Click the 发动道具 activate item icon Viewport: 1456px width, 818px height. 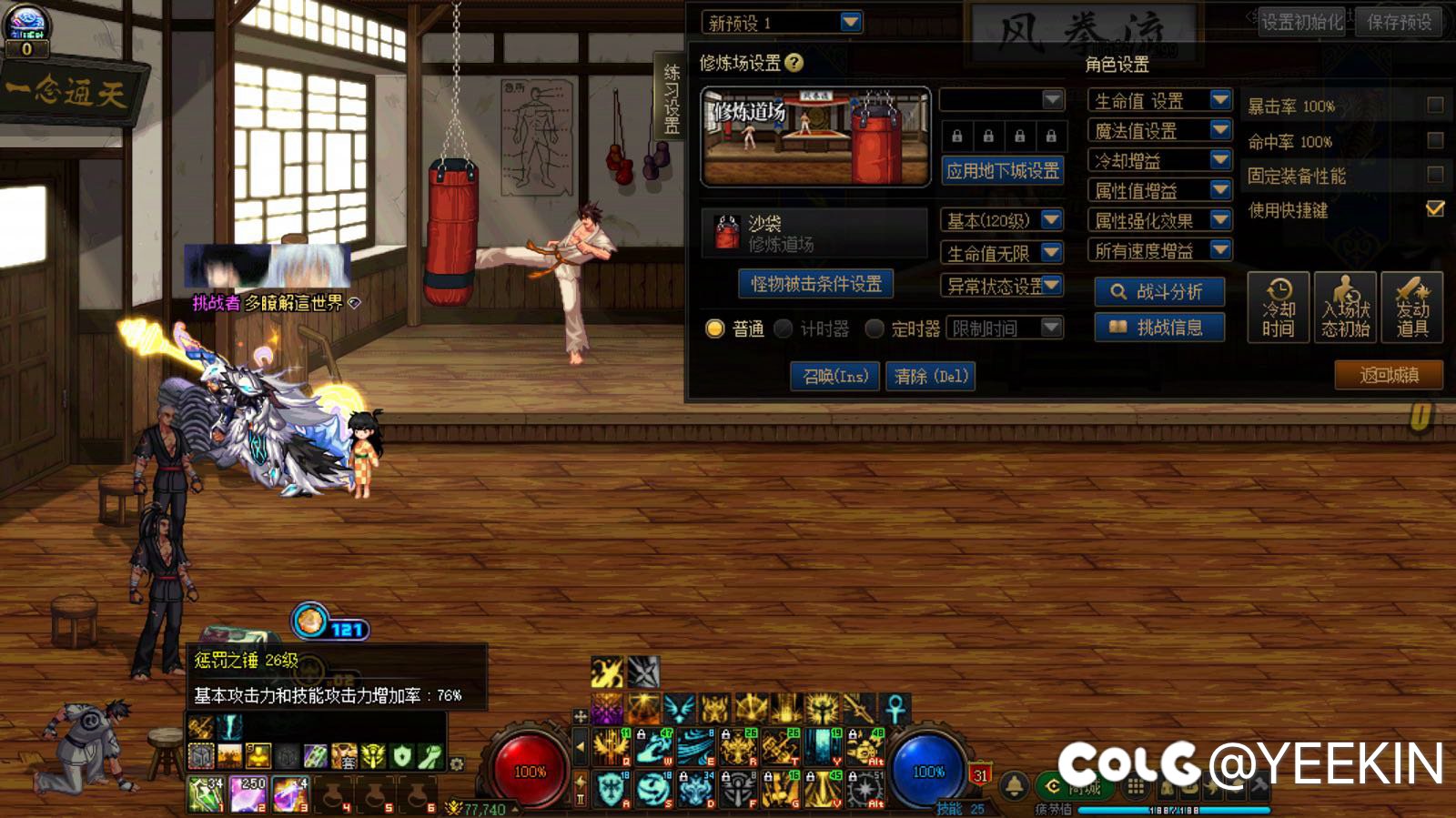1412,309
